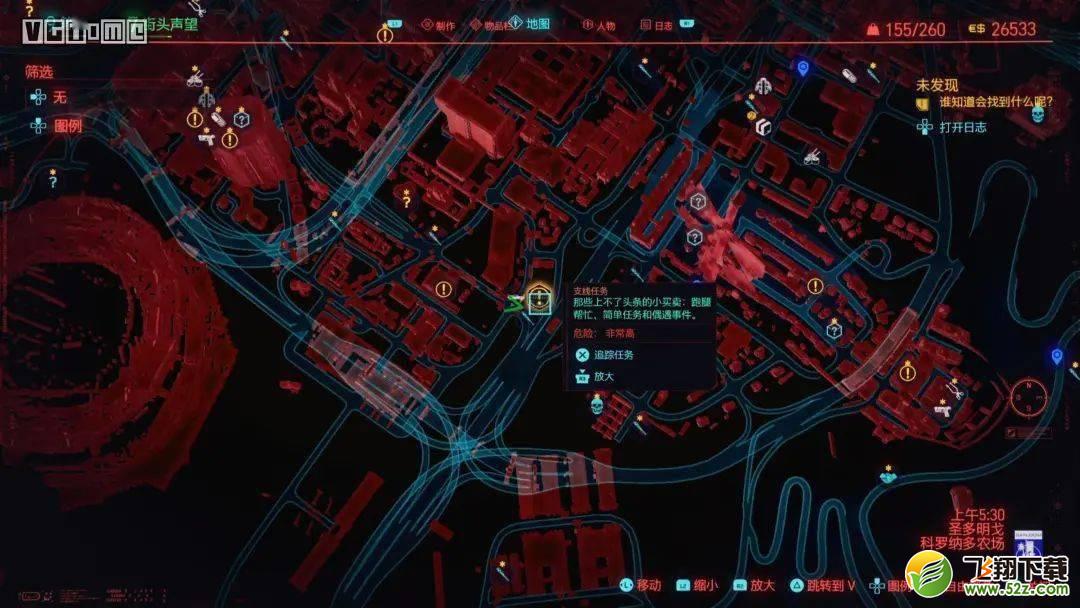
Task: Click the cyan handshake map marker
Action: pyautogui.click(x=886, y=478)
